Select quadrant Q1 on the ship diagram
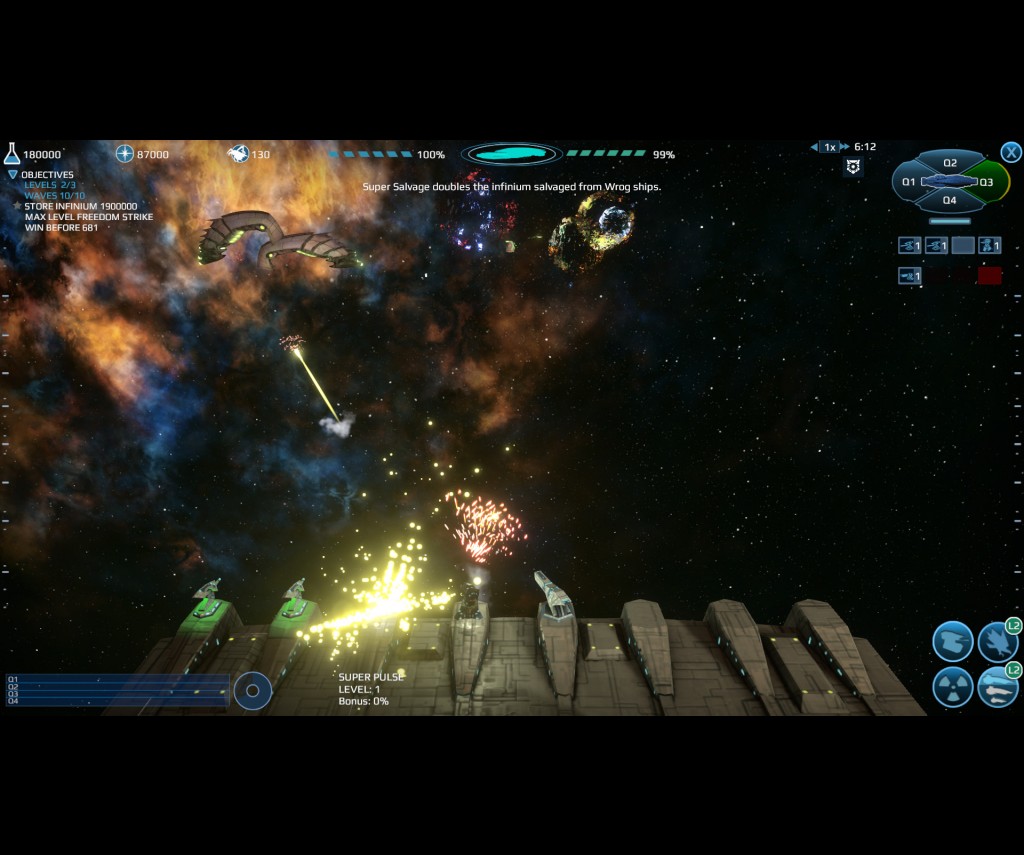The height and width of the screenshot is (855, 1024). (908, 182)
